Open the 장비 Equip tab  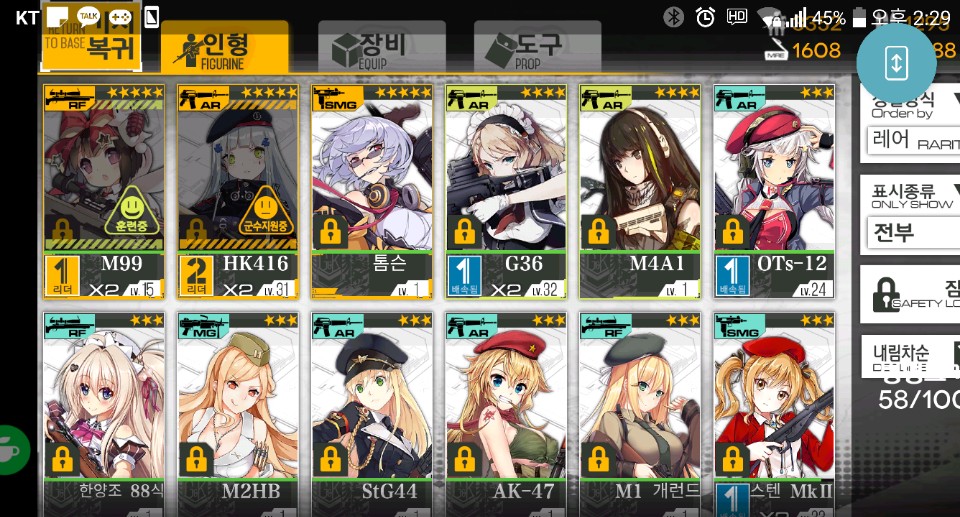click(x=369, y=48)
